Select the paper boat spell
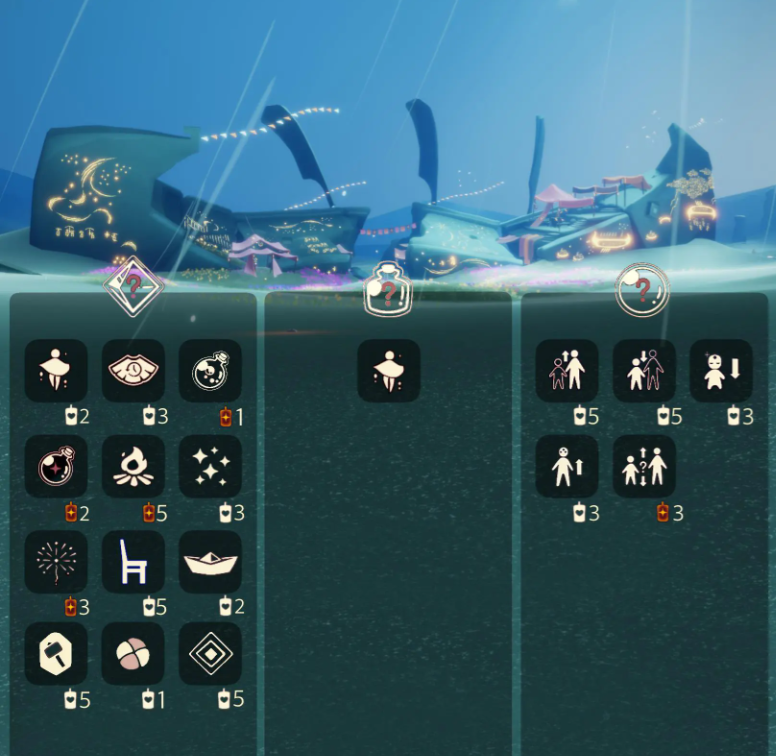 click(x=210, y=562)
